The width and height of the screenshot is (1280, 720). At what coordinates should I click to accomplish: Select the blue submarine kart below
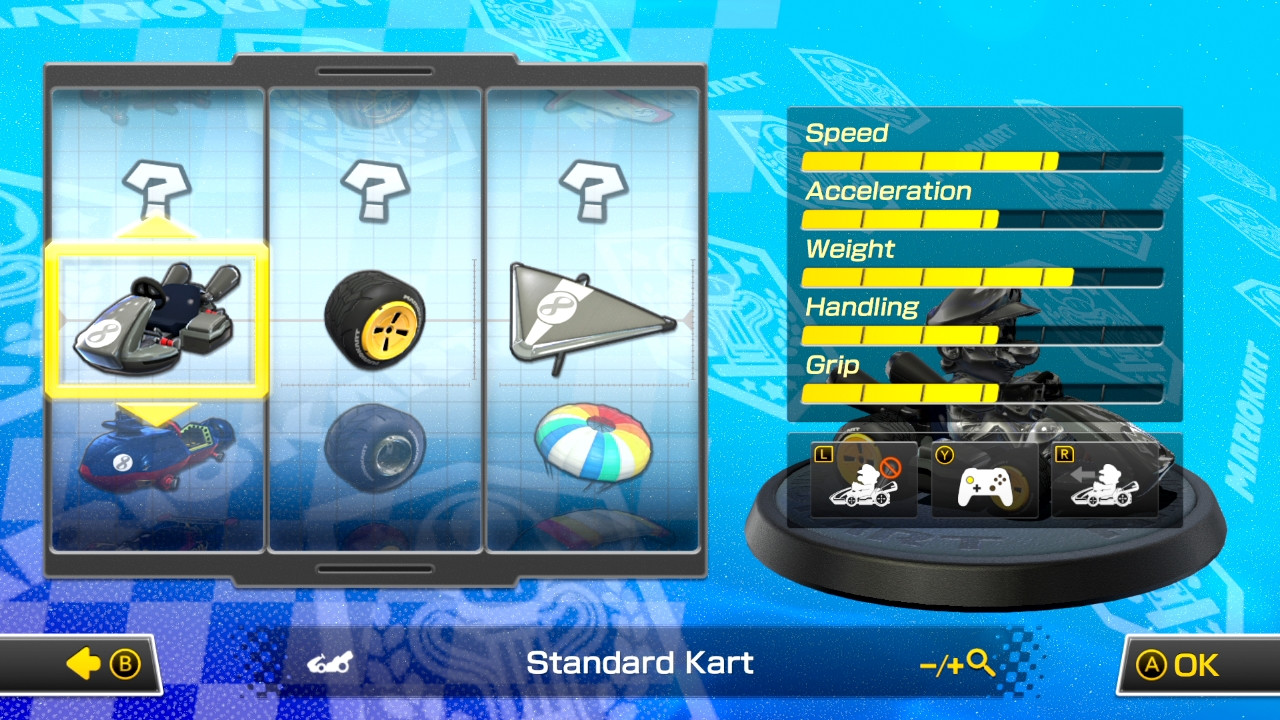pos(156,455)
